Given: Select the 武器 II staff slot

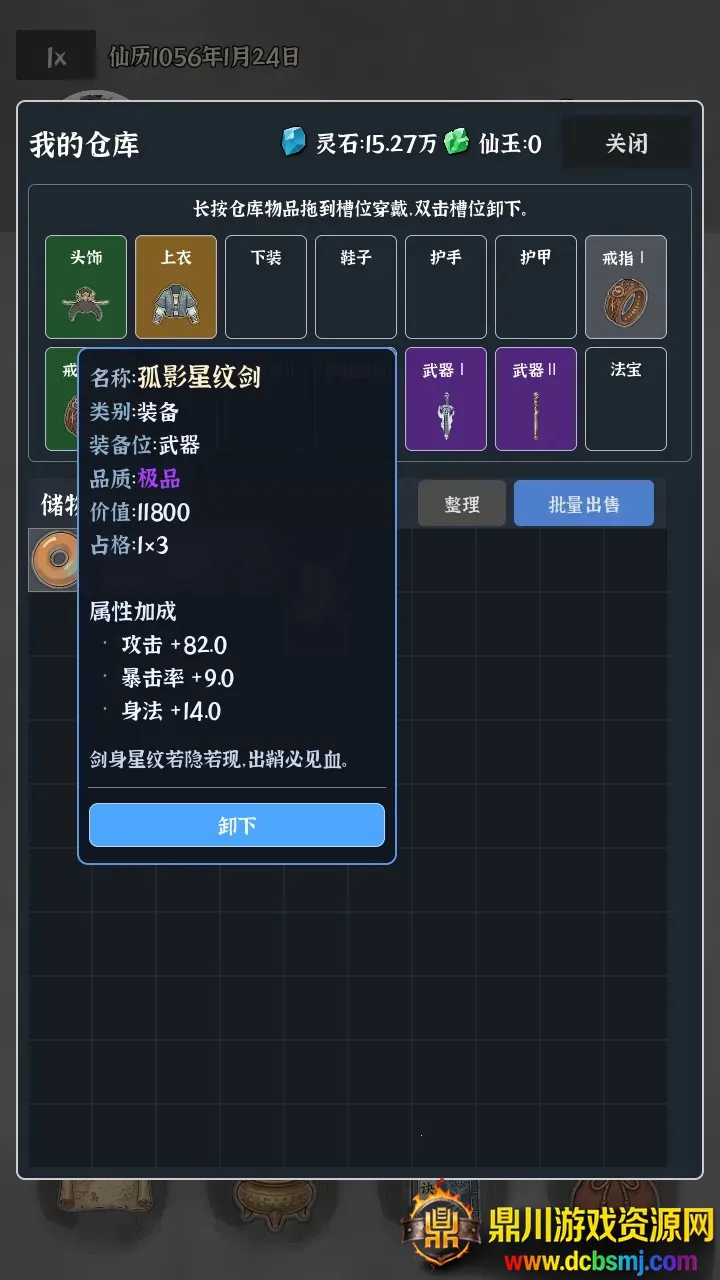Looking at the screenshot, I should click(x=536, y=399).
